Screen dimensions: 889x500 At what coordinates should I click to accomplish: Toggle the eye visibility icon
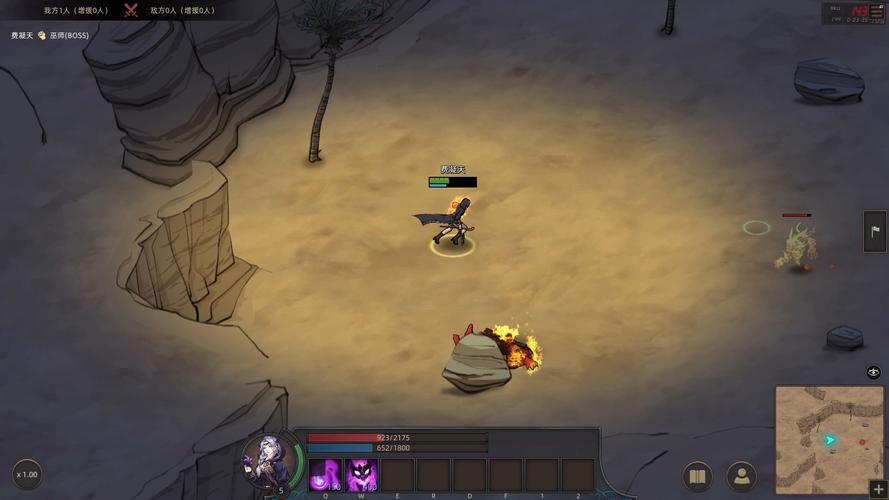874,372
